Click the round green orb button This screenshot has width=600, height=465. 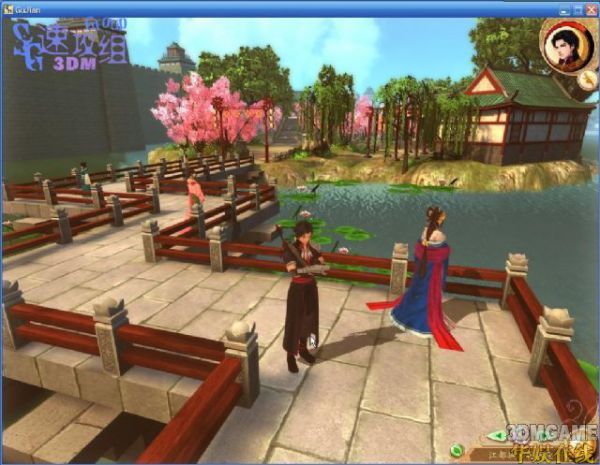click(457, 449)
